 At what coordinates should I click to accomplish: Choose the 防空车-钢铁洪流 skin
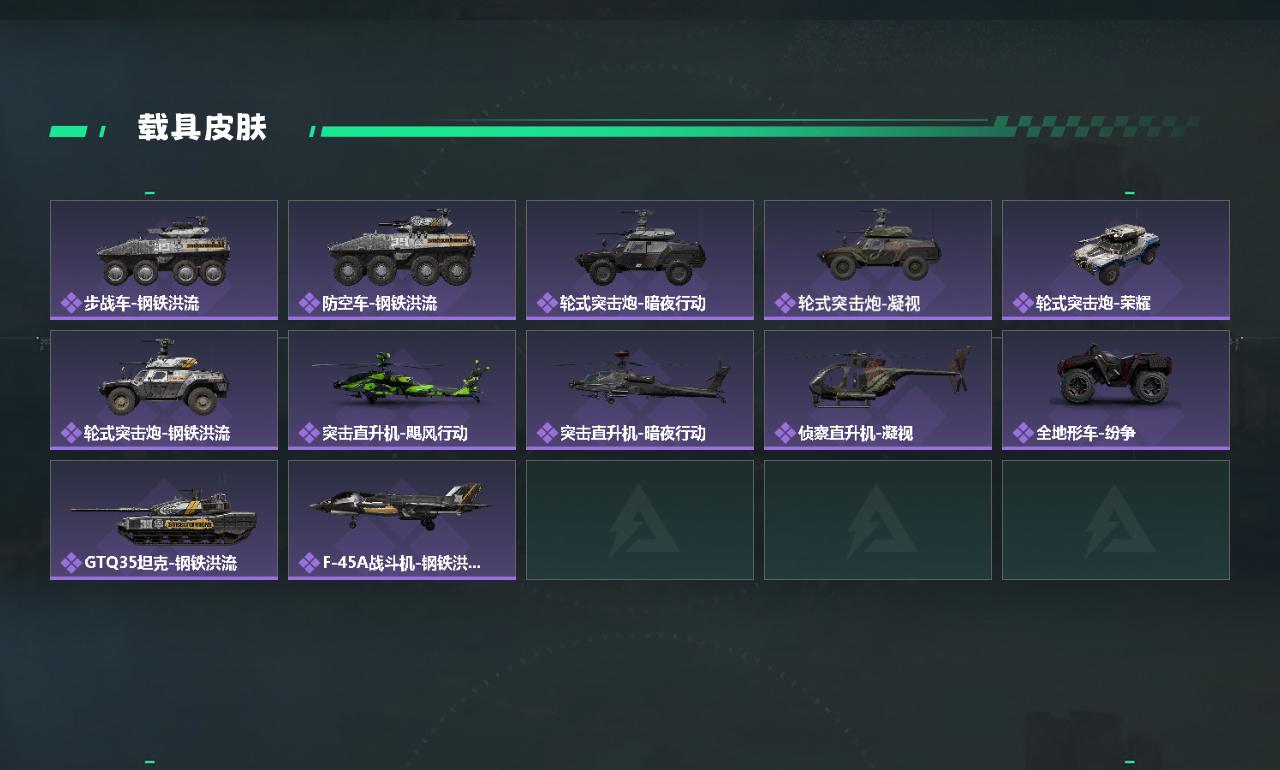(x=402, y=259)
